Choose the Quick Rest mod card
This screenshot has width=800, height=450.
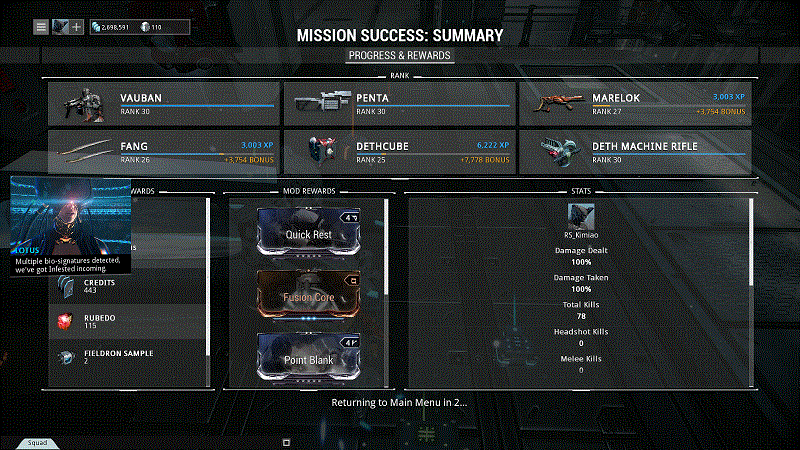pyautogui.click(x=308, y=233)
